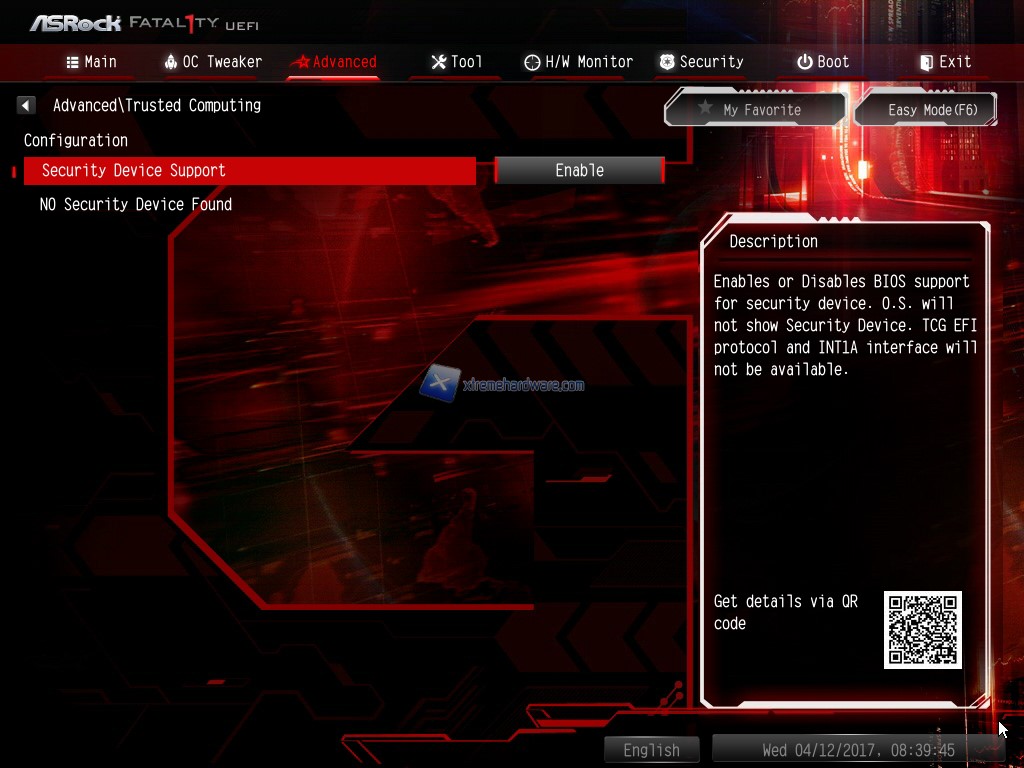
Task: Click the QR code for details
Action: [922, 629]
